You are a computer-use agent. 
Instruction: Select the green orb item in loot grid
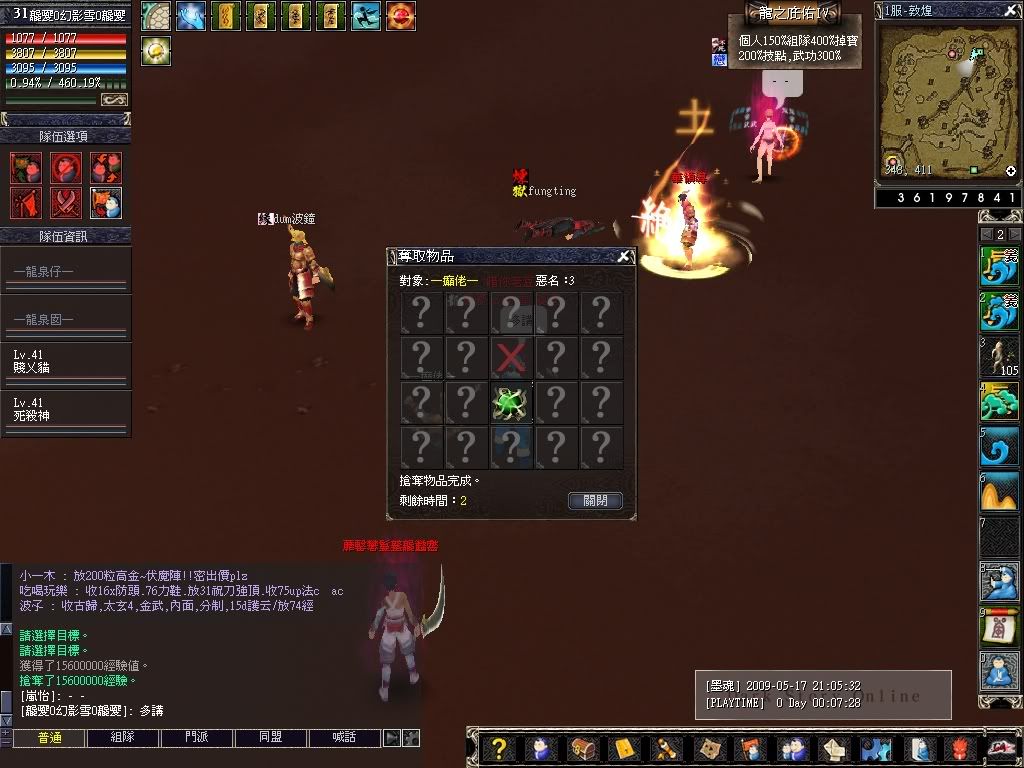(x=511, y=403)
